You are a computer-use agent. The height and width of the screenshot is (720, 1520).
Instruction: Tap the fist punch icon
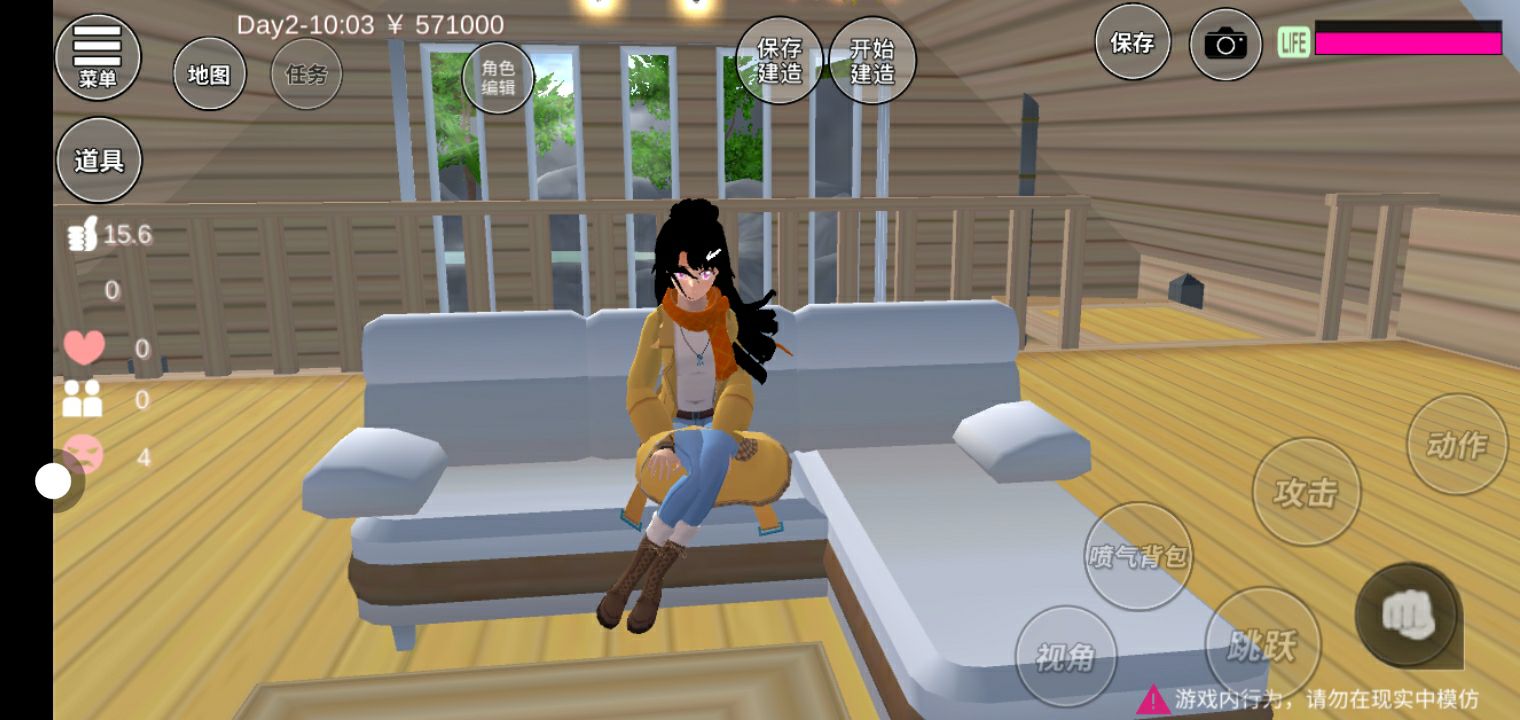(1408, 615)
